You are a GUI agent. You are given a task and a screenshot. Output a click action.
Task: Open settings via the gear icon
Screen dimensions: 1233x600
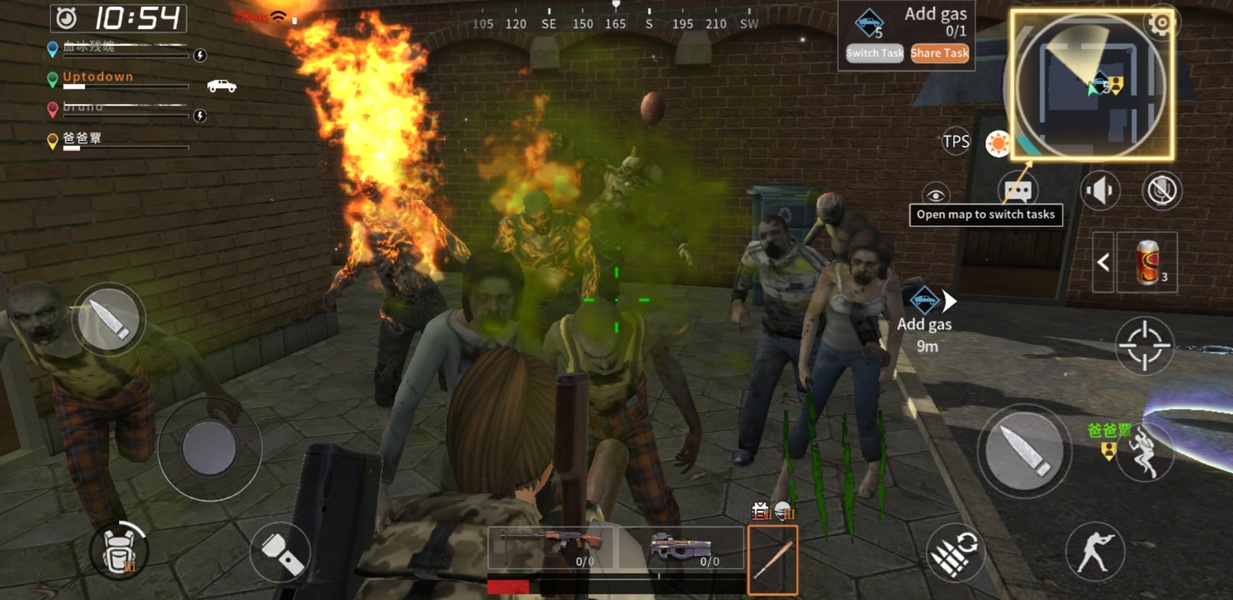(1160, 23)
